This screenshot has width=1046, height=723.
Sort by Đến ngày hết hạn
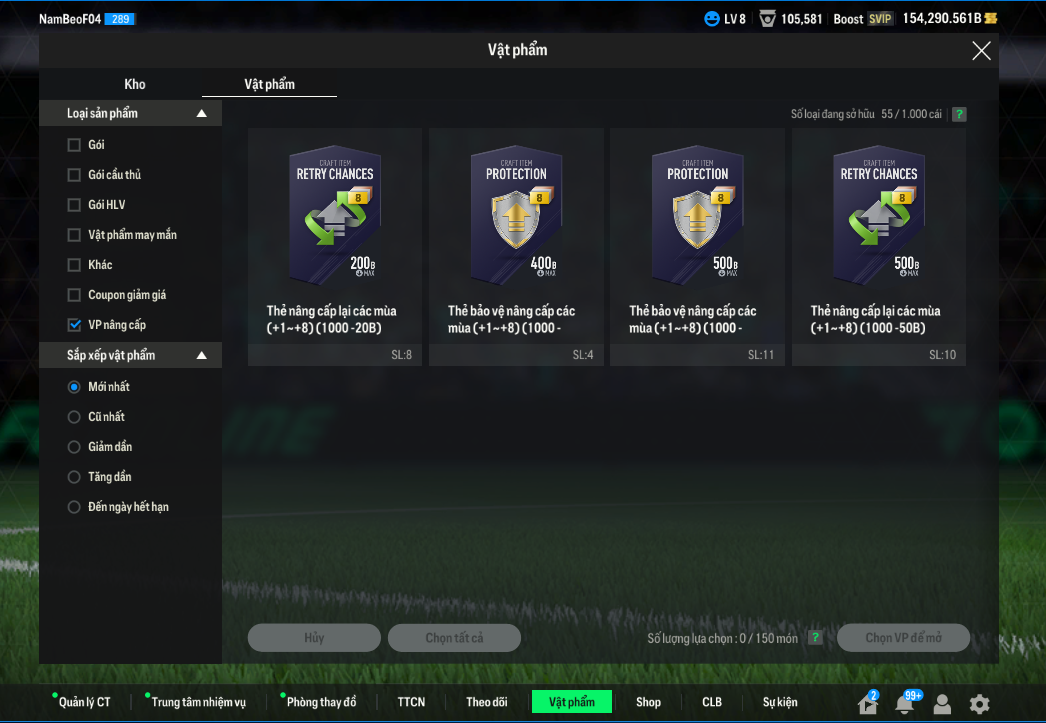click(x=74, y=507)
